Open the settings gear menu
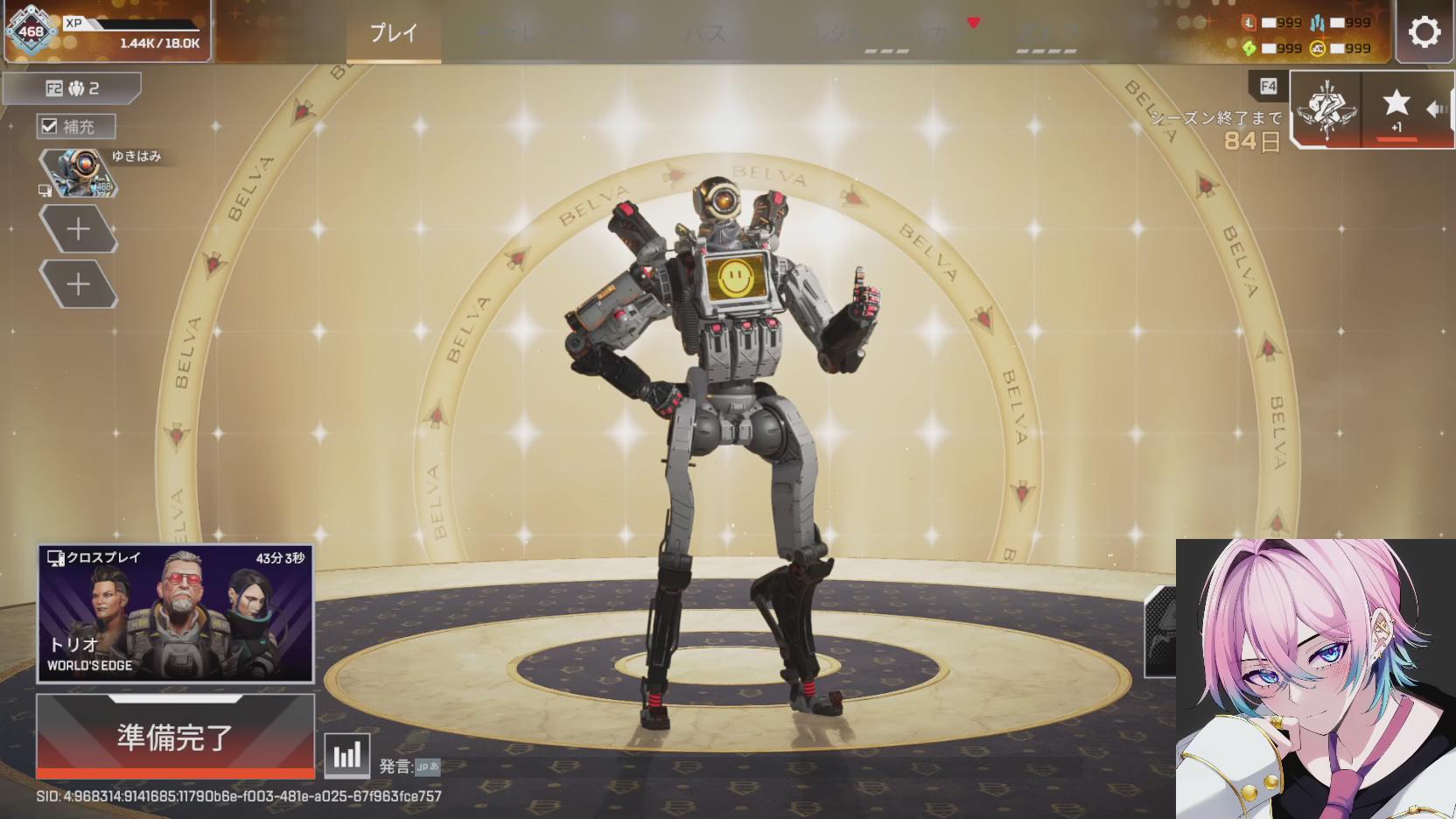Image resolution: width=1456 pixels, height=819 pixels. 1424,33
